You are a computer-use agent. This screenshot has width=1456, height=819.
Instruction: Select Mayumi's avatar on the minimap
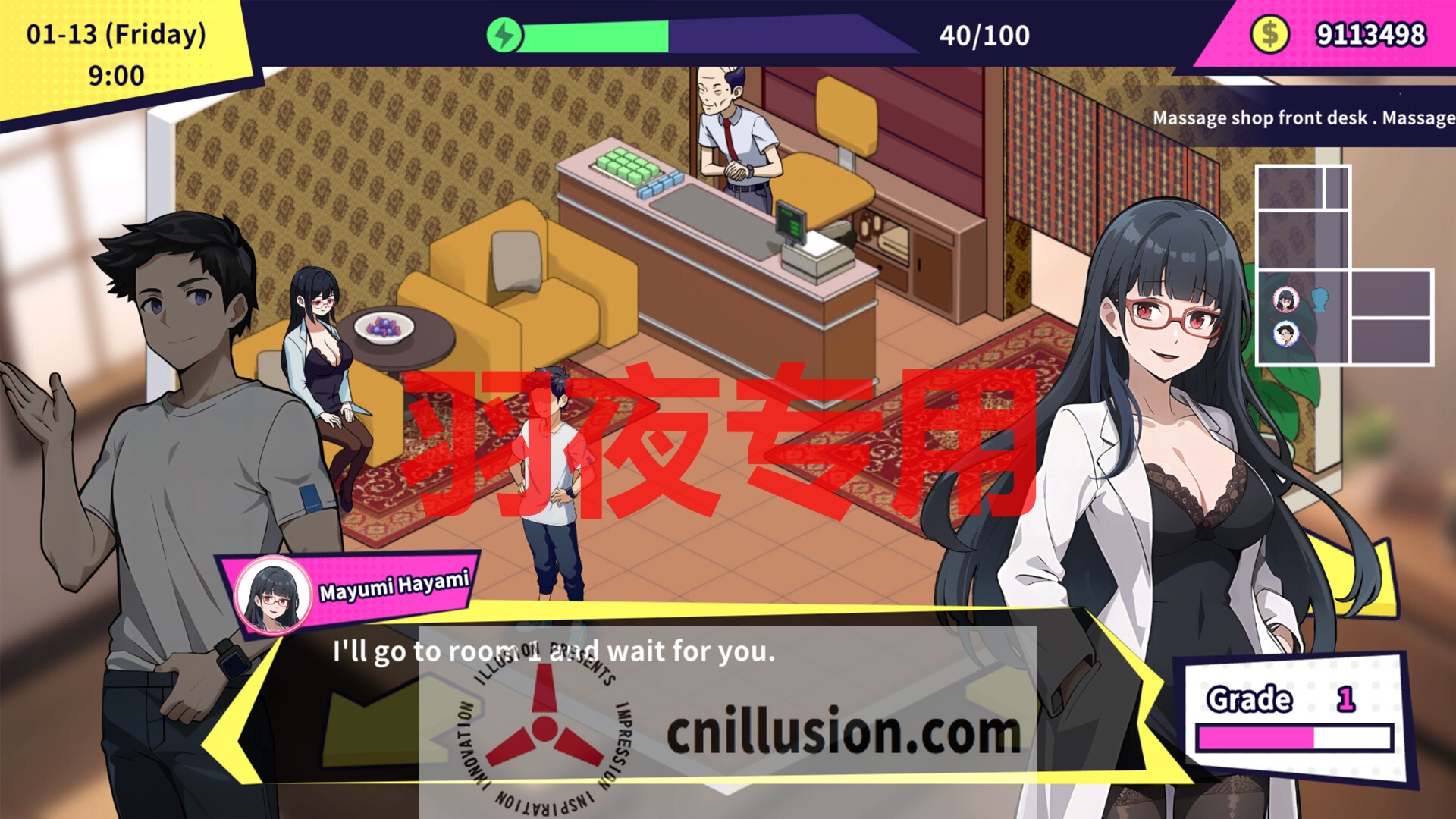[1285, 299]
